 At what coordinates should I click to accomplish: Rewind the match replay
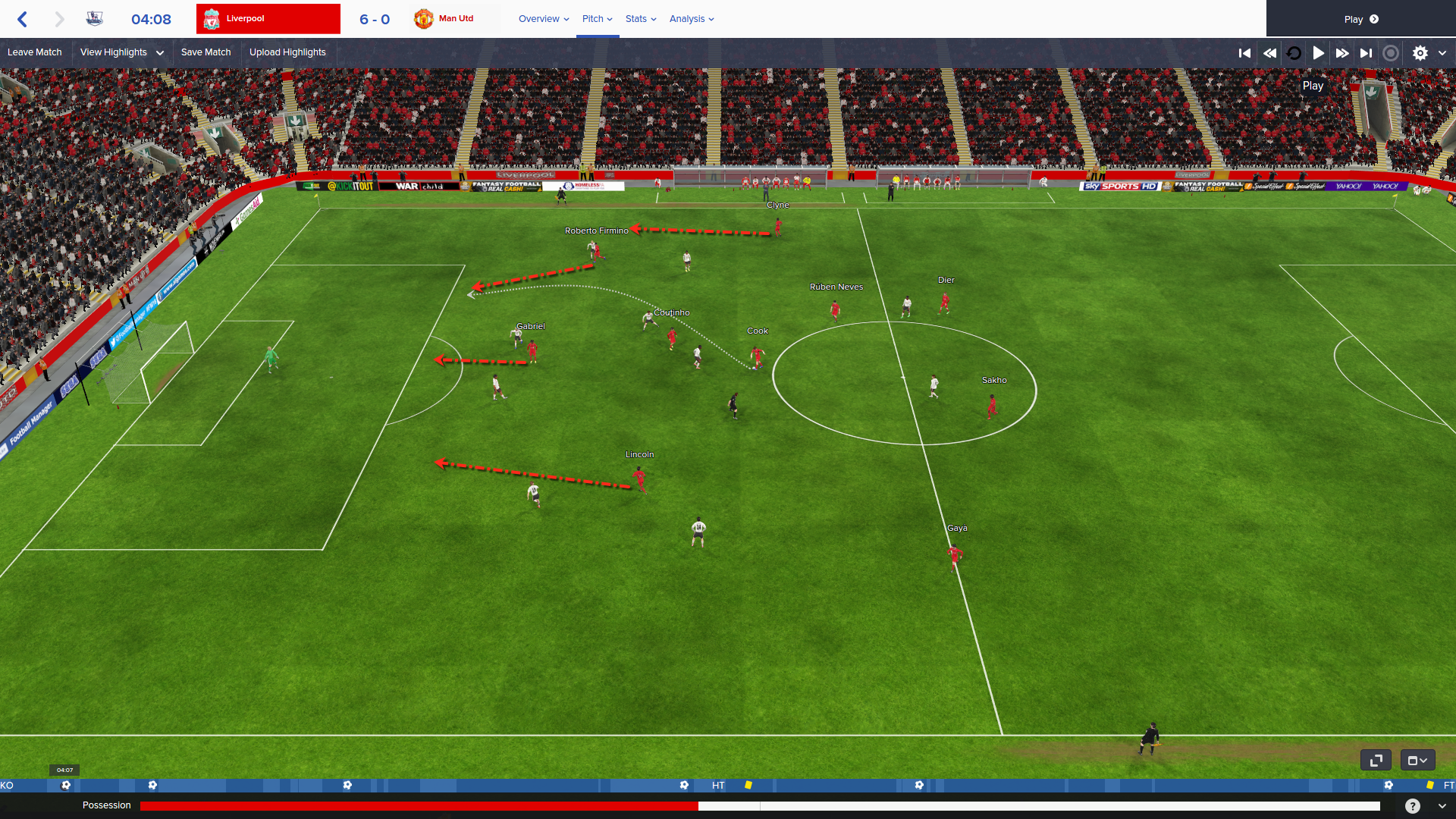1269,53
